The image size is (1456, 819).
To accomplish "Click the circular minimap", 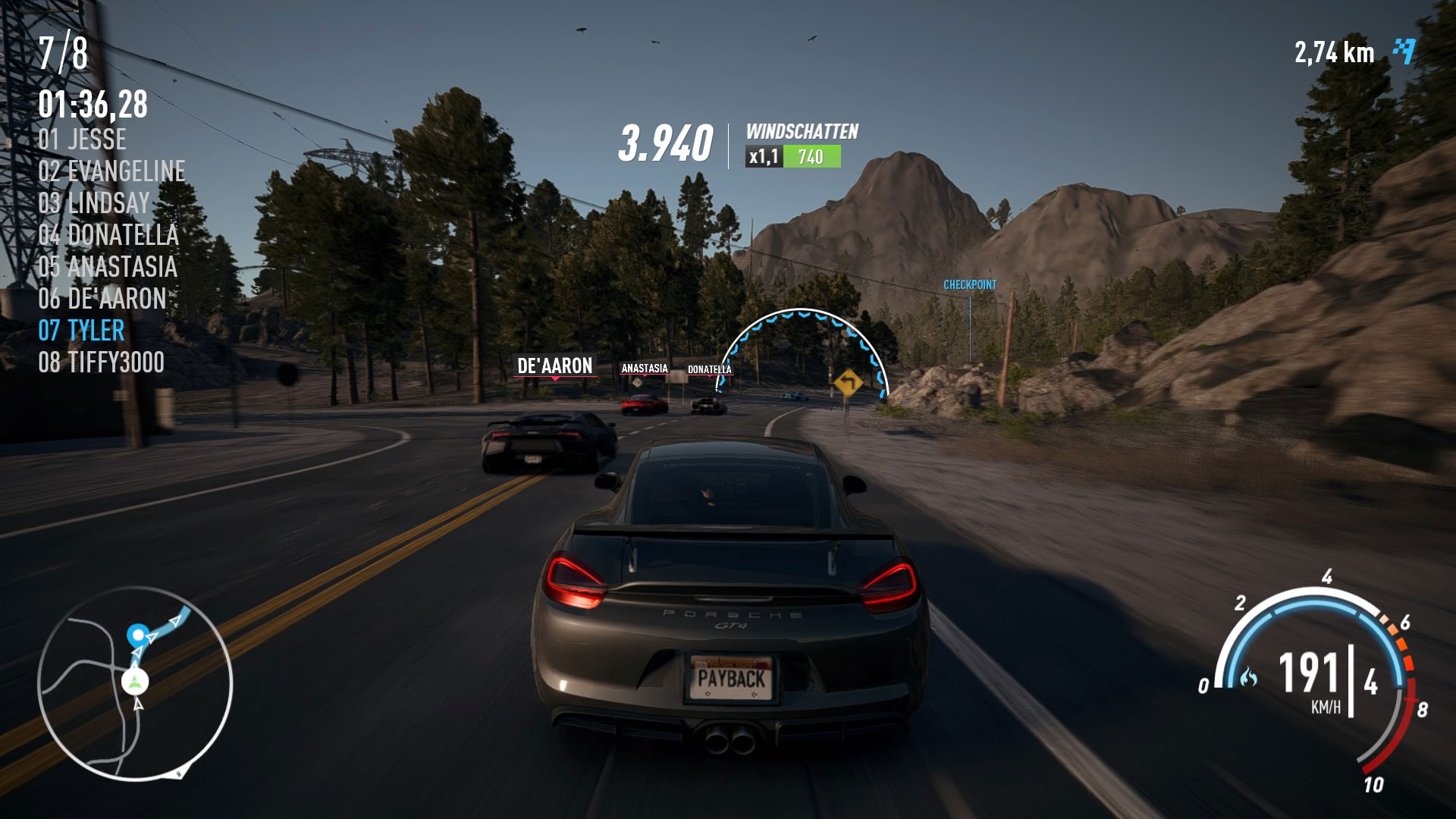I will pos(135,683).
